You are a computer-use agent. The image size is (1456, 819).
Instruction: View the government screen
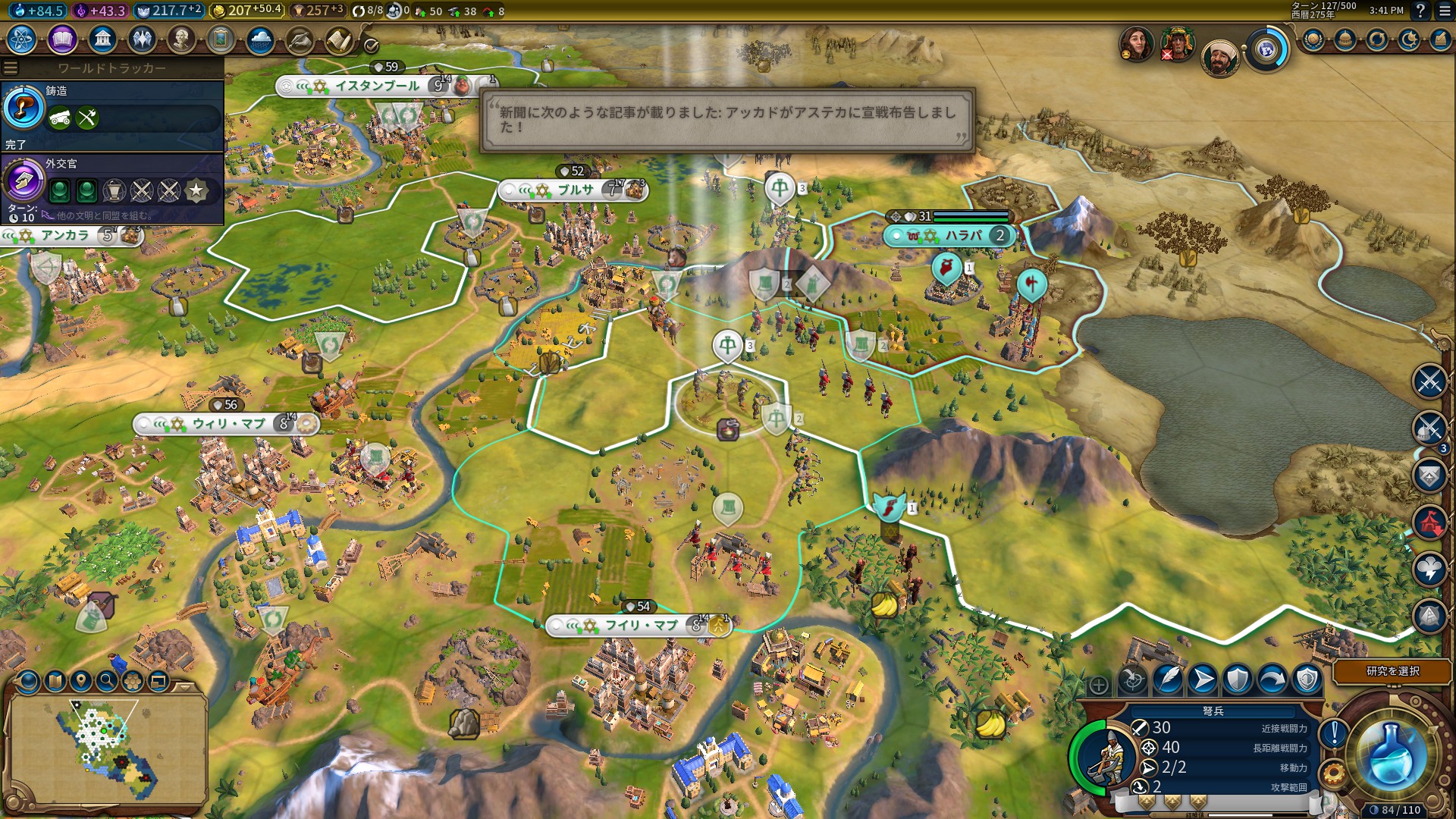pyautogui.click(x=102, y=39)
